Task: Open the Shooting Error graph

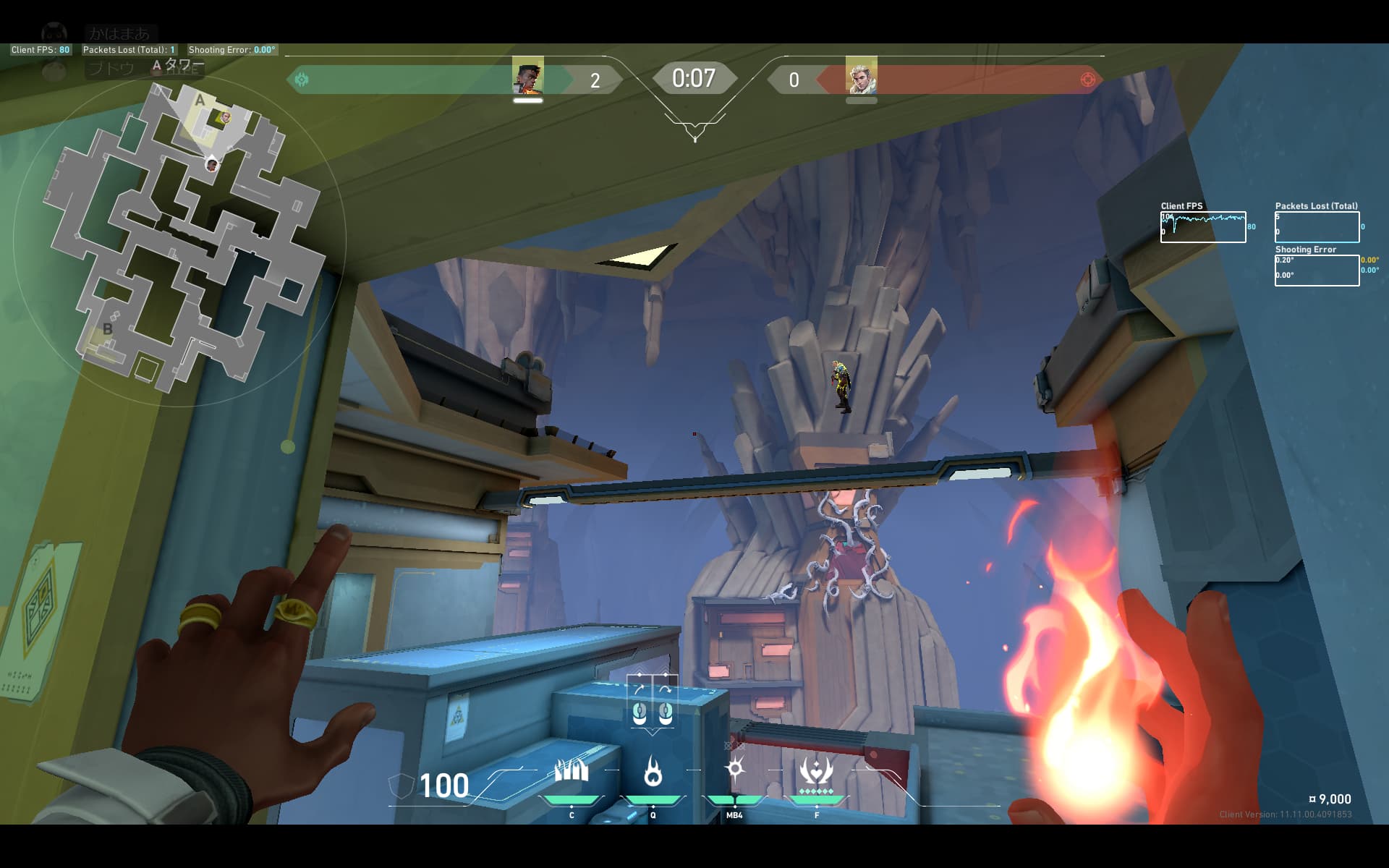Action: point(1317,271)
